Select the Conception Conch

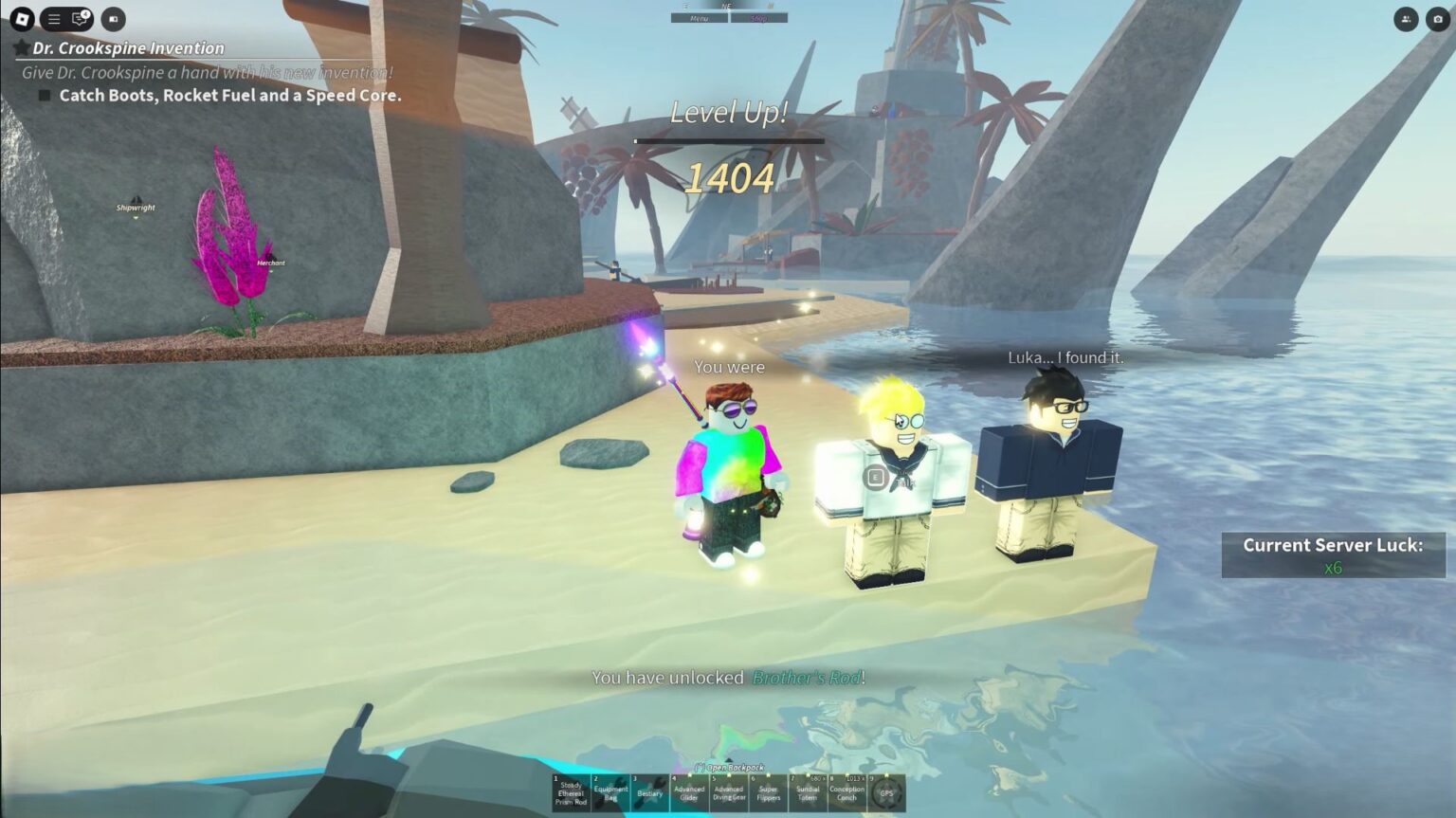[x=847, y=794]
